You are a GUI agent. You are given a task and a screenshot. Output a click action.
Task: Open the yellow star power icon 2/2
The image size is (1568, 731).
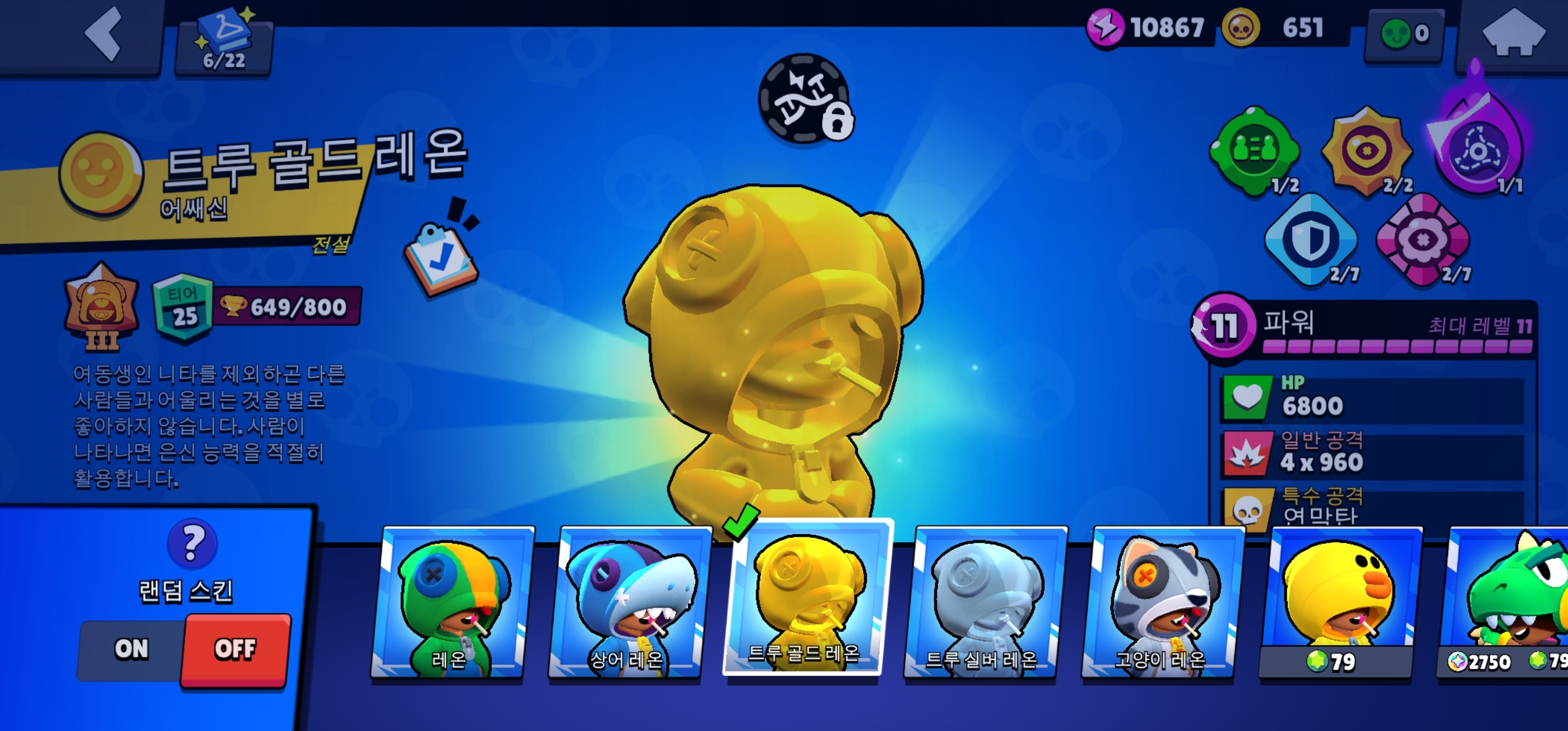pyautogui.click(x=1367, y=150)
